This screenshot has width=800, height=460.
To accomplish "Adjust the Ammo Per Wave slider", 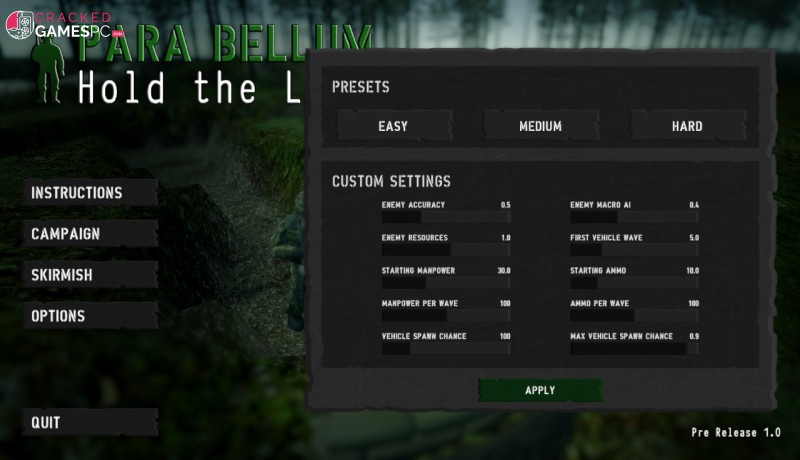I will (x=634, y=316).
